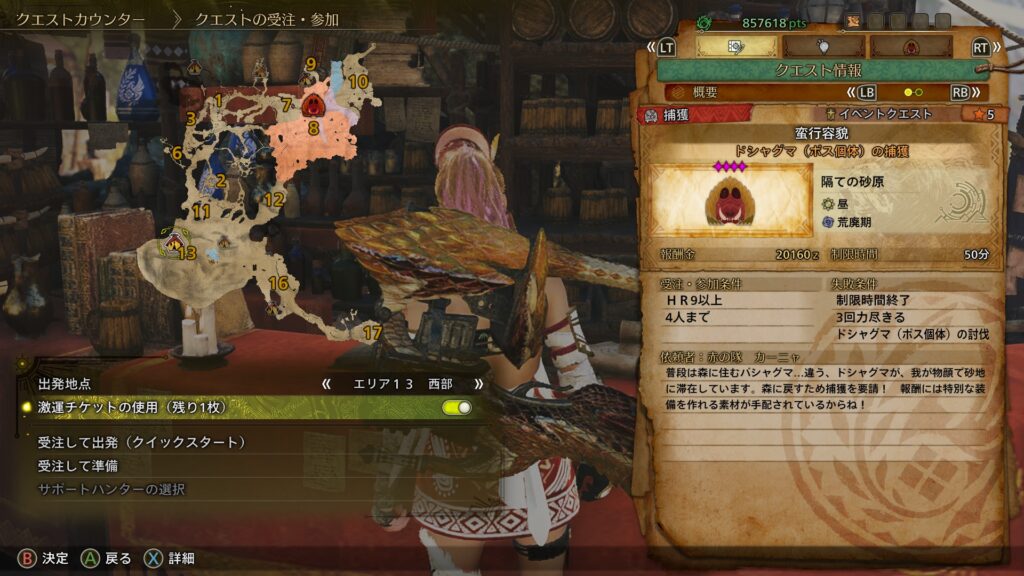Switch to the quest details document tab
Screen dimensions: 1024x576
click(736, 46)
